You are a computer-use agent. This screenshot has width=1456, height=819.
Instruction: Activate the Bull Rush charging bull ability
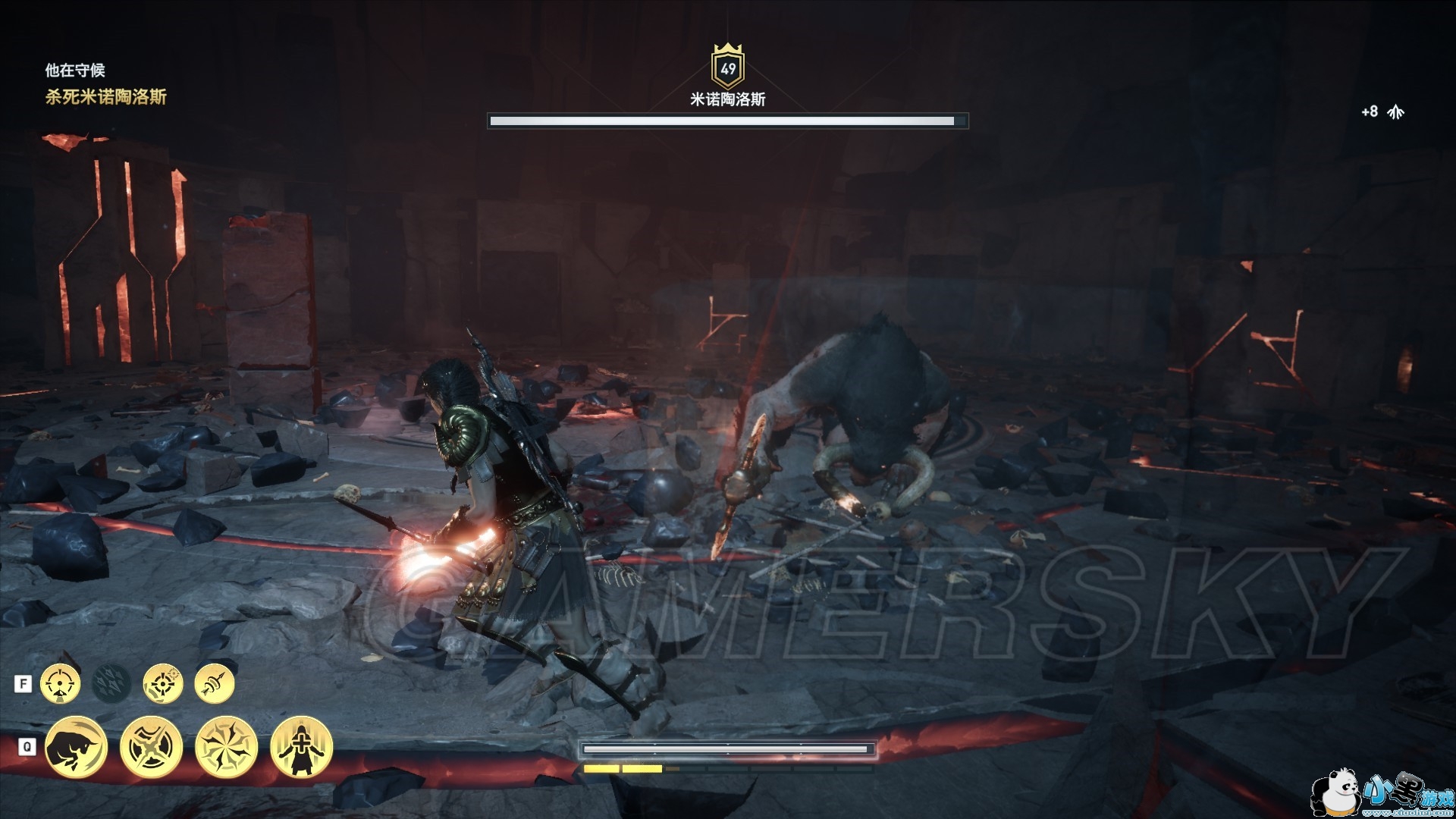(x=76, y=747)
